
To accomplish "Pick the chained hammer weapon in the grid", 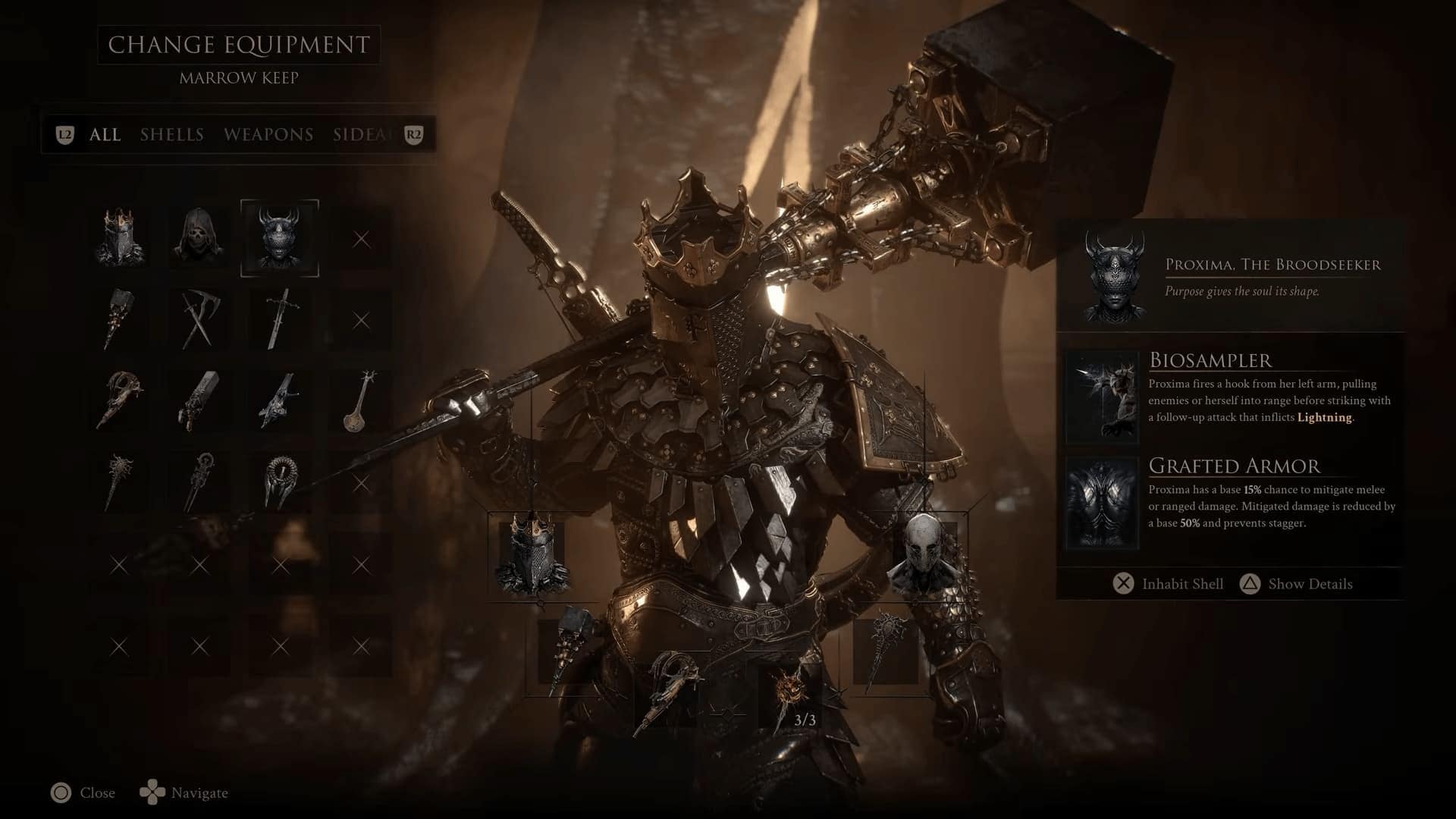I will [119, 319].
